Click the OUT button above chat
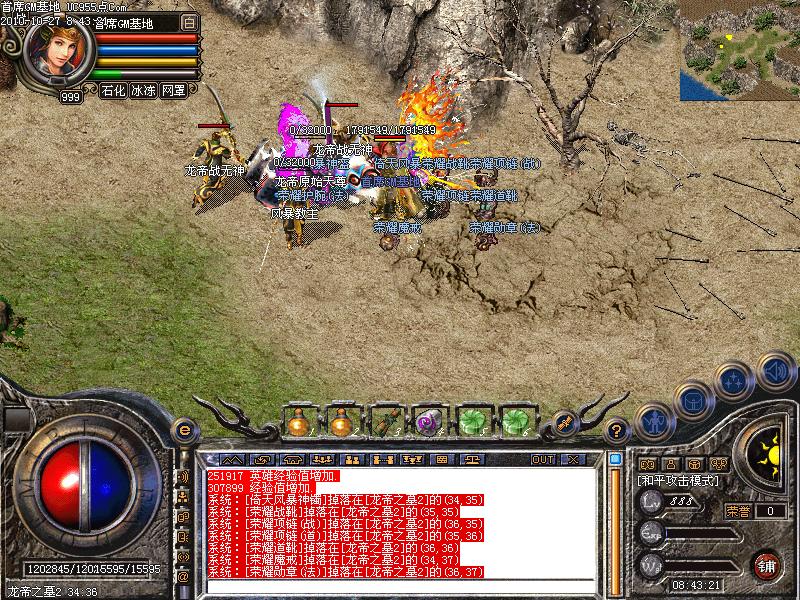800x600 pixels. (543, 459)
